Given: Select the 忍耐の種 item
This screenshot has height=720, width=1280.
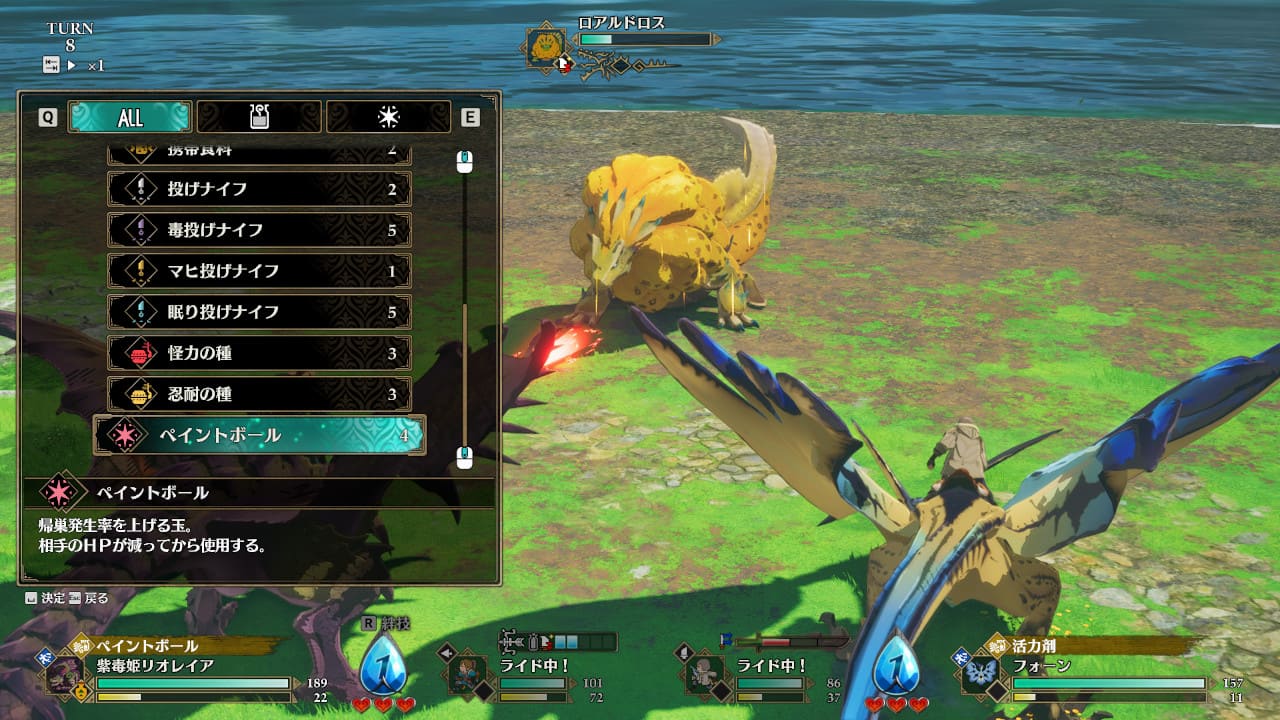Looking at the screenshot, I should 259,394.
